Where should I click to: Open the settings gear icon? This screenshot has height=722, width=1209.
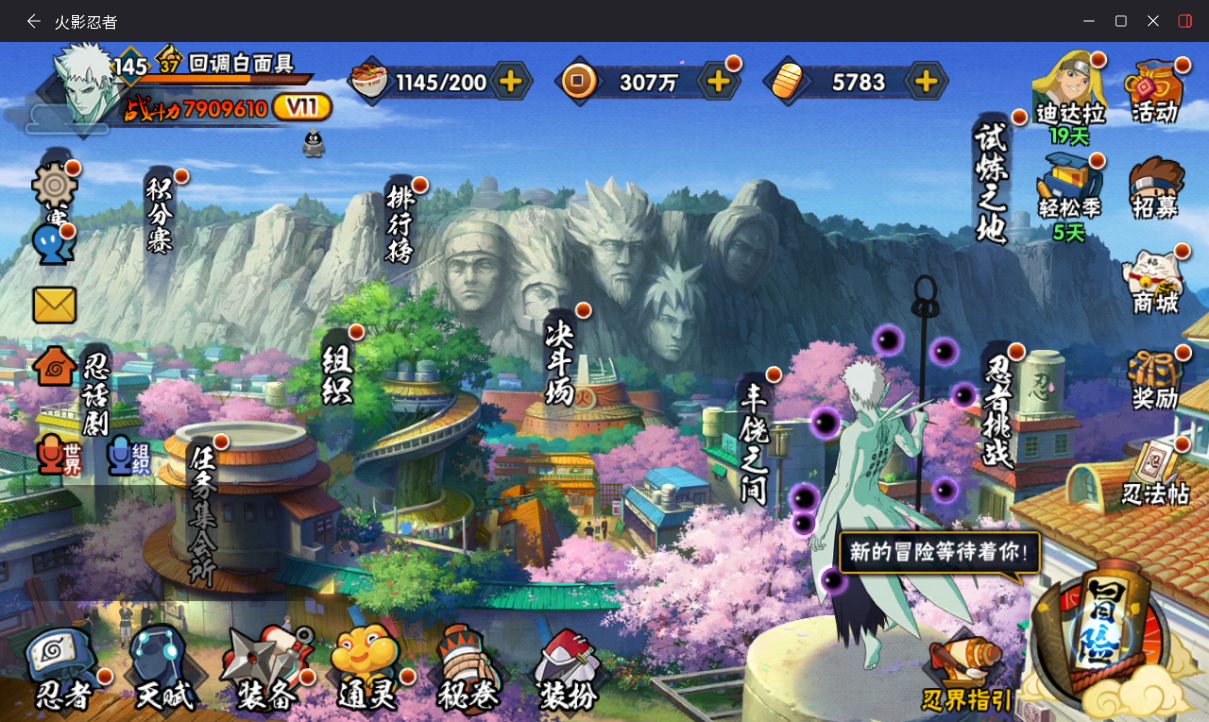[x=54, y=186]
